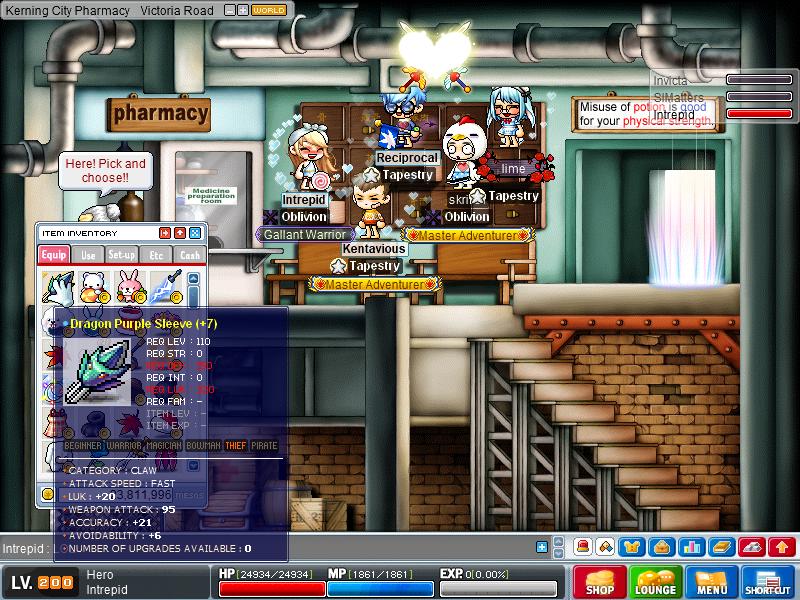The height and width of the screenshot is (600, 800).
Task: Open the equipment shirt icon in quickbar
Action: click(x=632, y=547)
